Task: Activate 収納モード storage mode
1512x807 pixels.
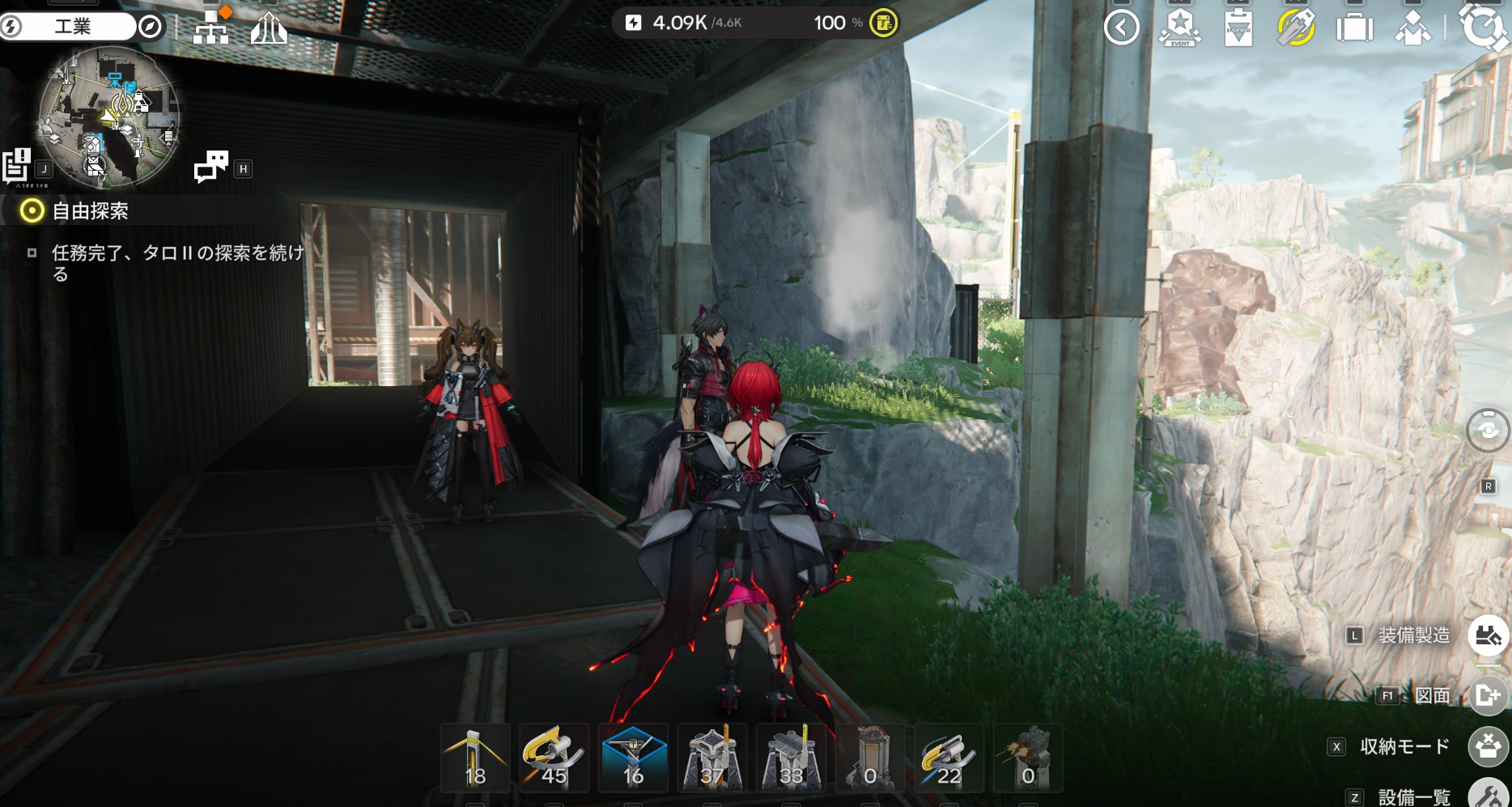Action: pos(1488,746)
